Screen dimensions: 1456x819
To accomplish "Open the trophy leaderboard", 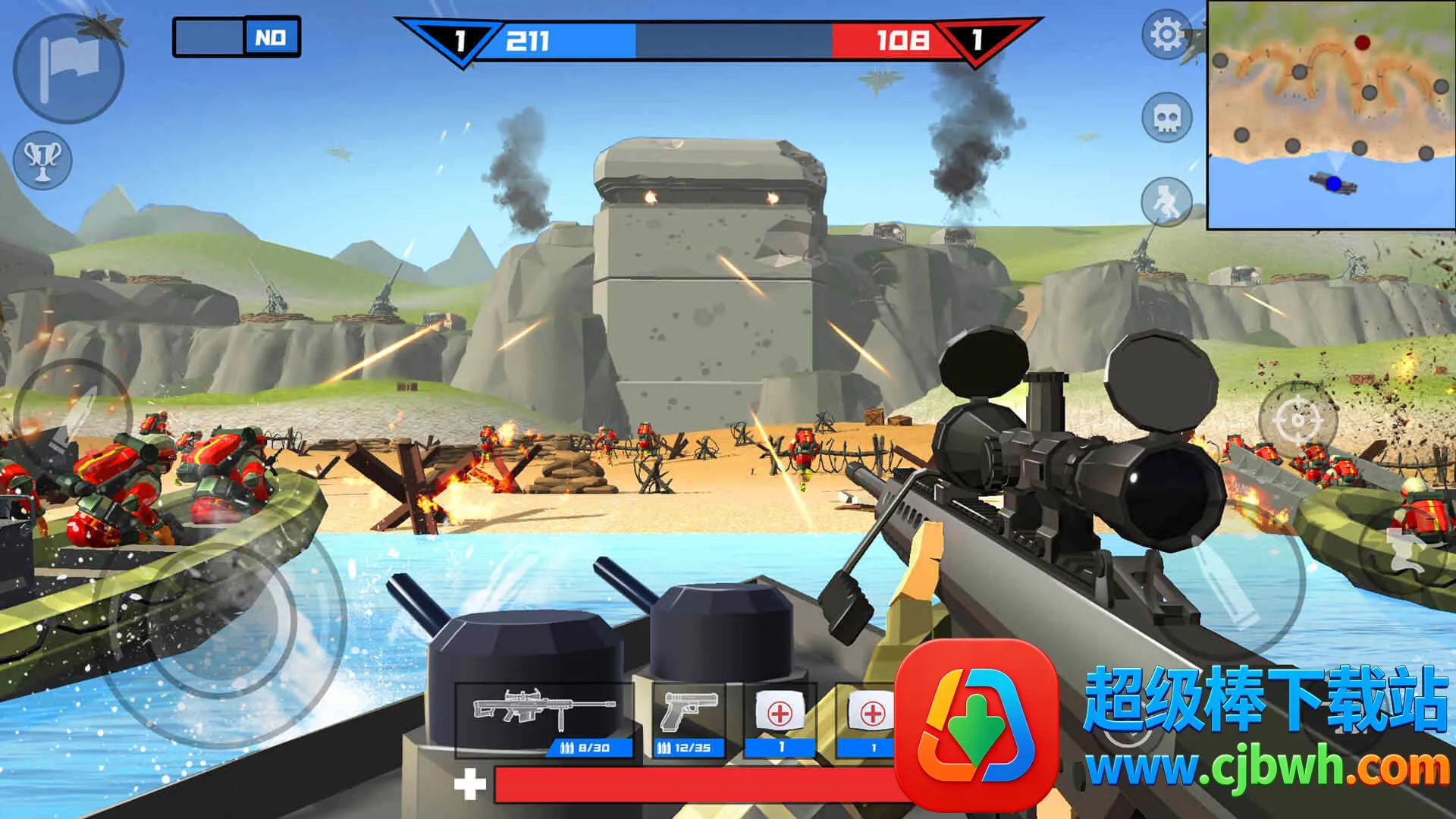I will coord(42,160).
